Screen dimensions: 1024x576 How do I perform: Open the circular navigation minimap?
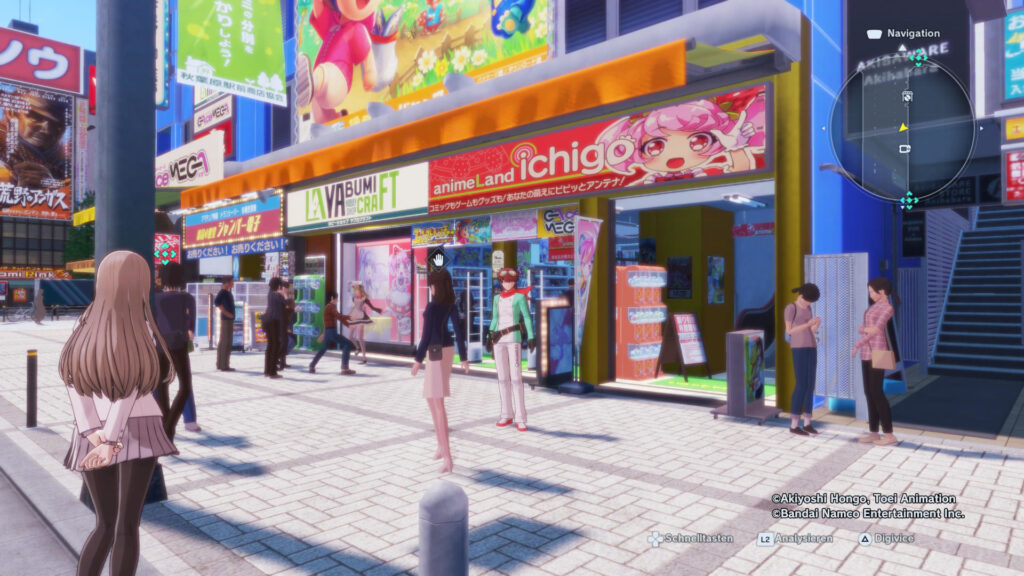point(902,128)
